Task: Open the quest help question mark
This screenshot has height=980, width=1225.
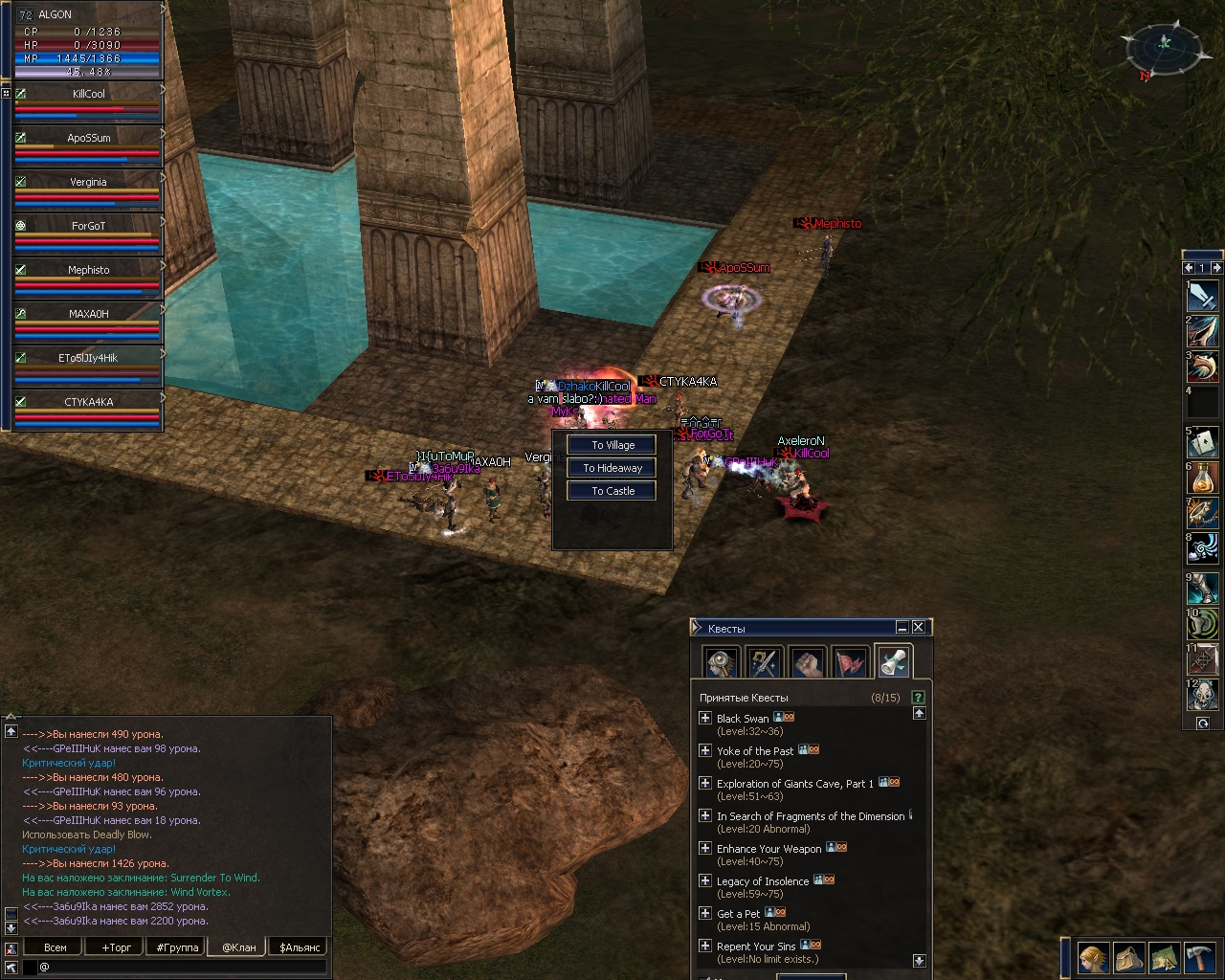Action: (919, 698)
